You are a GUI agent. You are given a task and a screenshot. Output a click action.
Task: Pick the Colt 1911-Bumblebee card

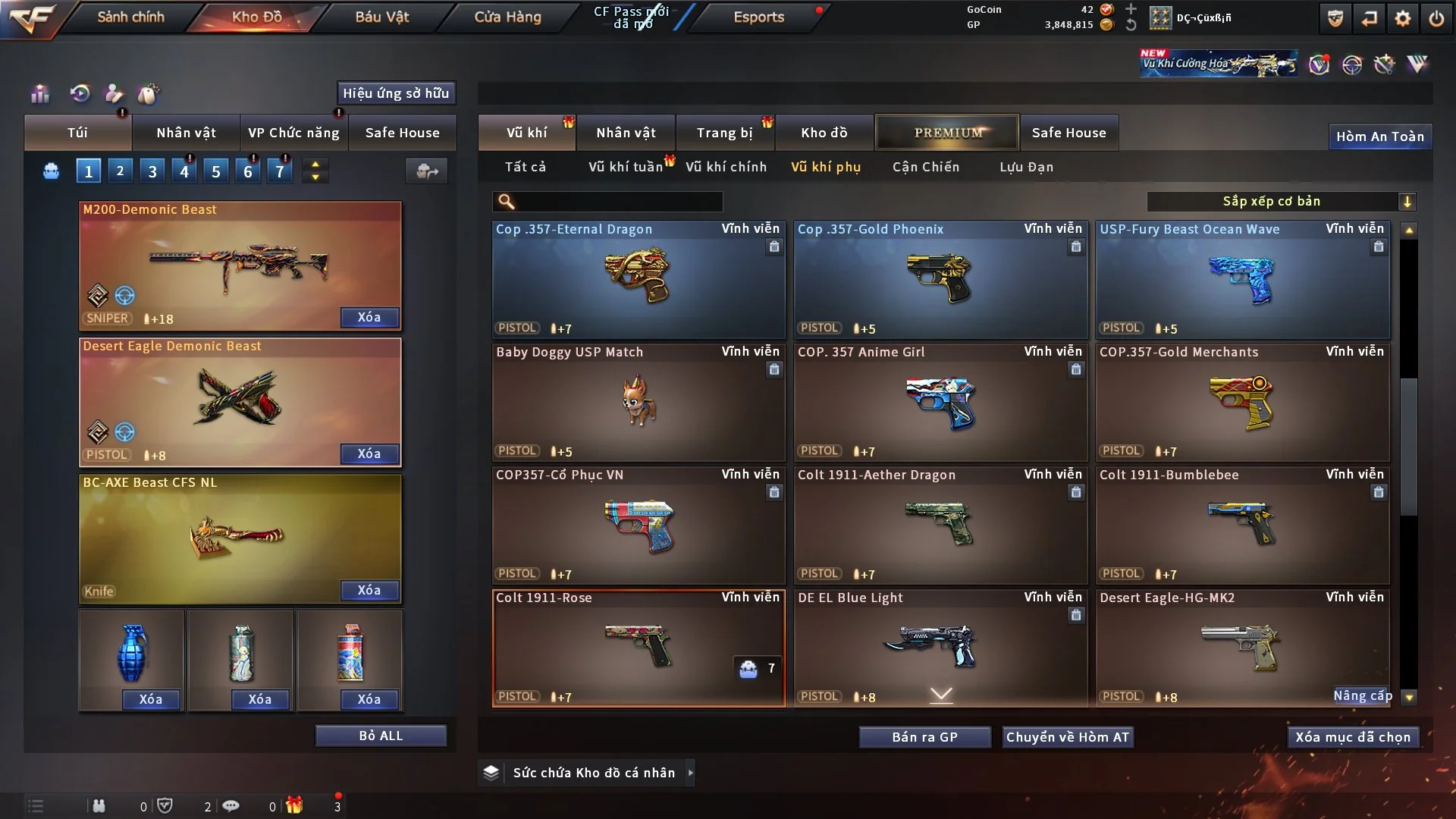[1242, 525]
